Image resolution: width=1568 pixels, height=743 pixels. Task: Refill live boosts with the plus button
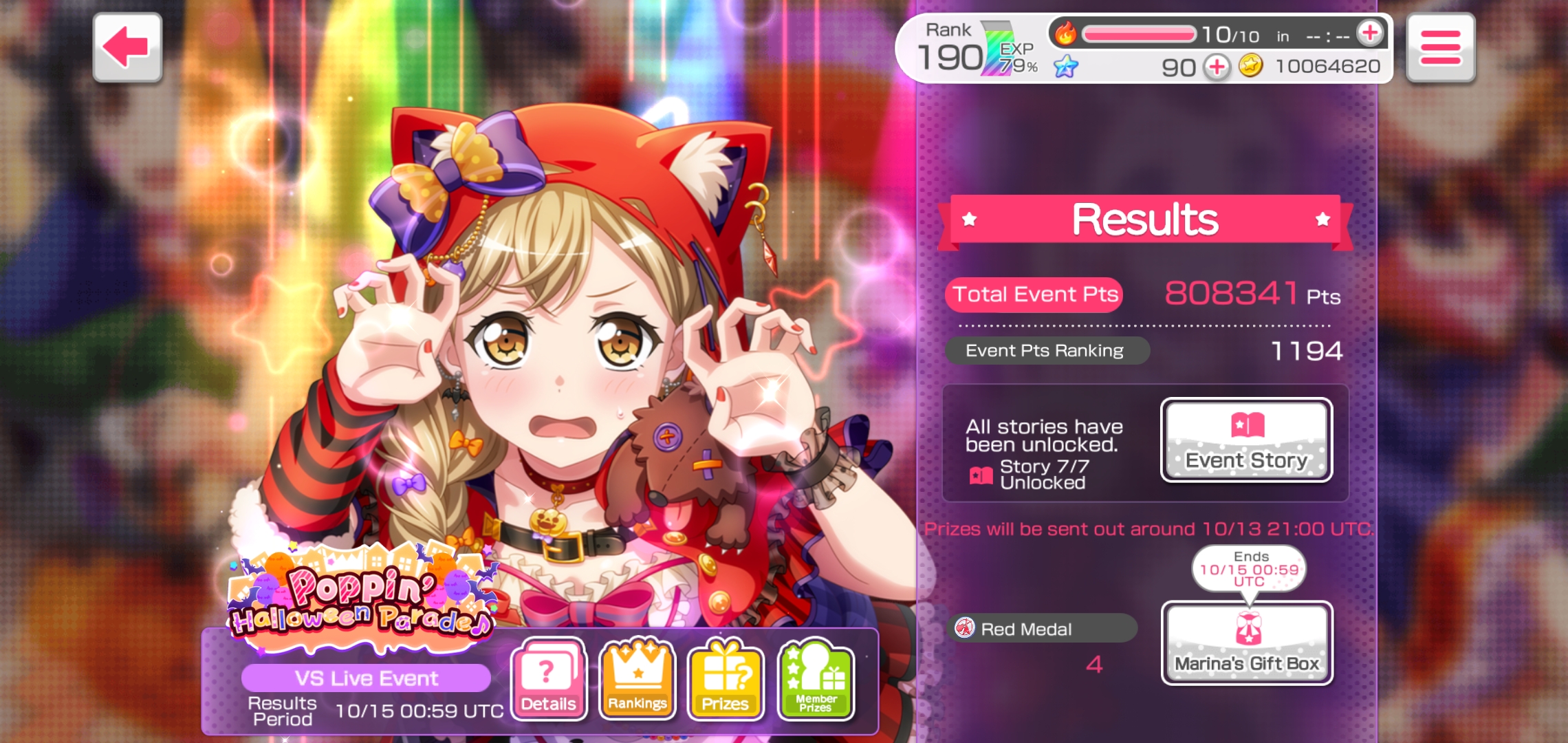[x=1369, y=32]
